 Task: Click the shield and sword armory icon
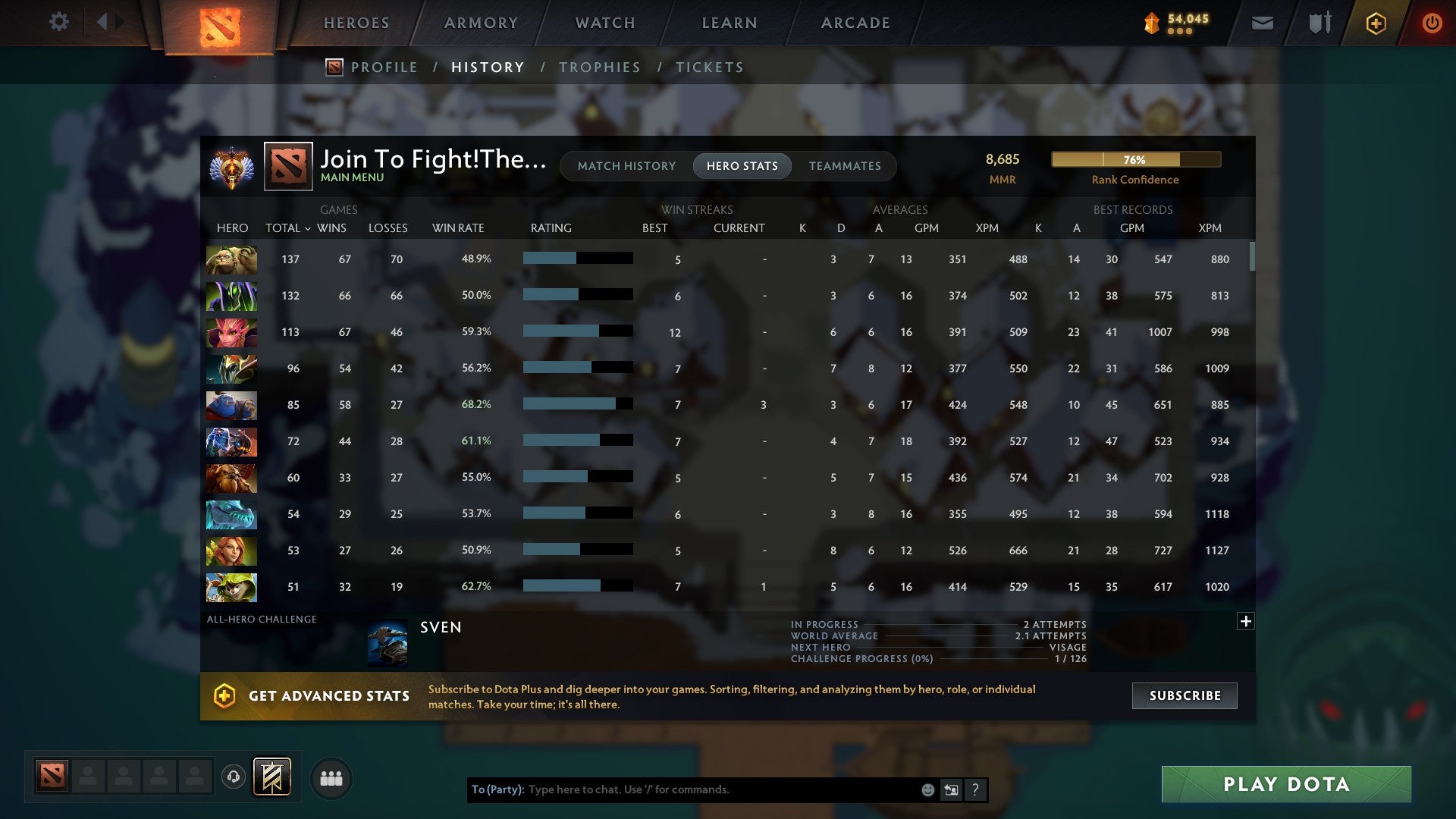(1319, 23)
